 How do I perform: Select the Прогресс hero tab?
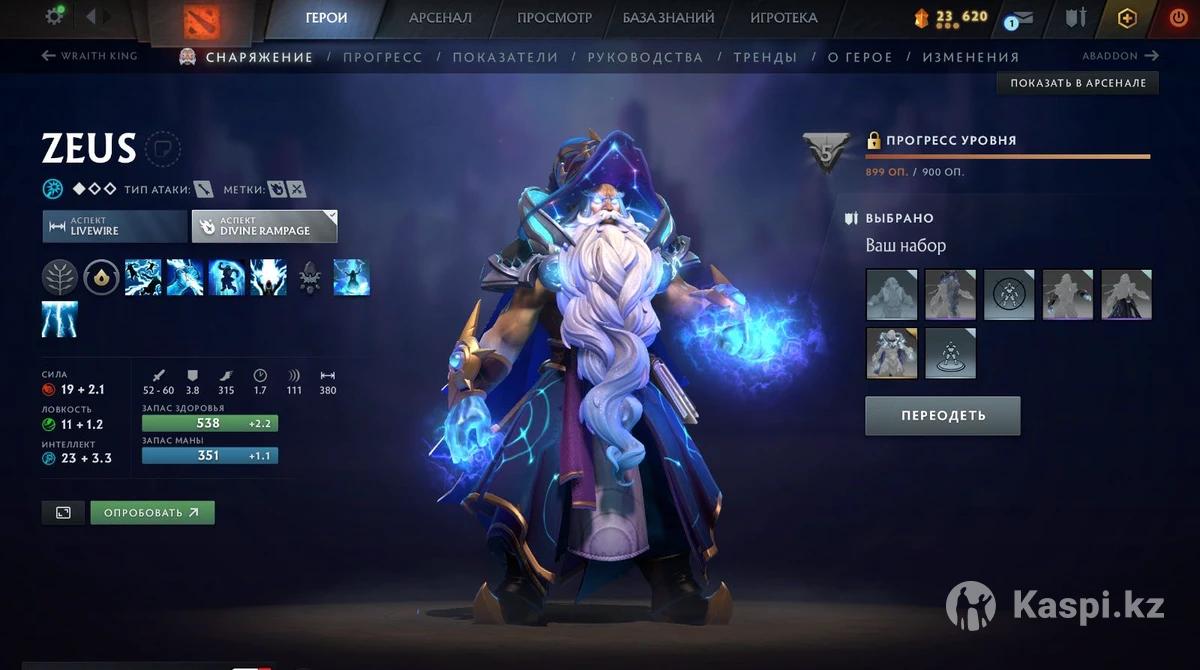tap(382, 57)
